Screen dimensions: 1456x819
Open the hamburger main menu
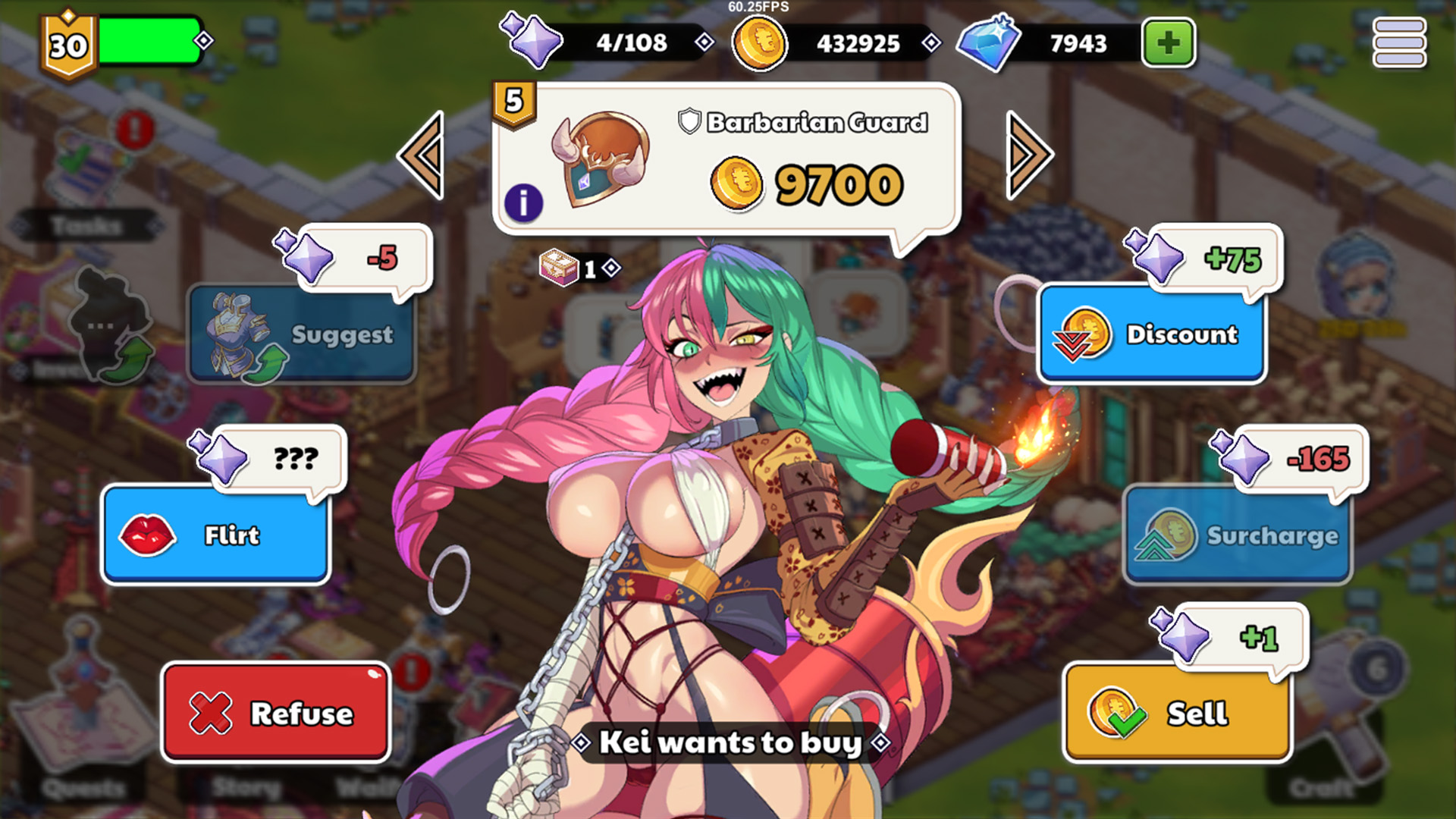(1399, 43)
